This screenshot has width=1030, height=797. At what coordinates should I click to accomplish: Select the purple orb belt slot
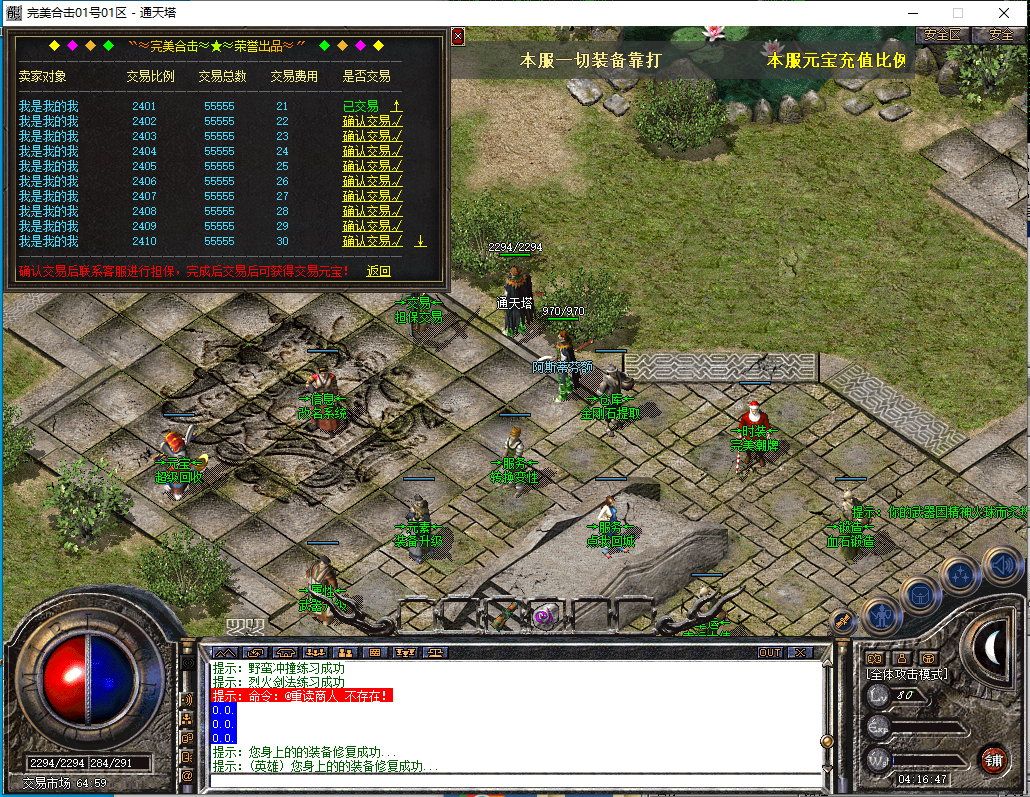545,614
